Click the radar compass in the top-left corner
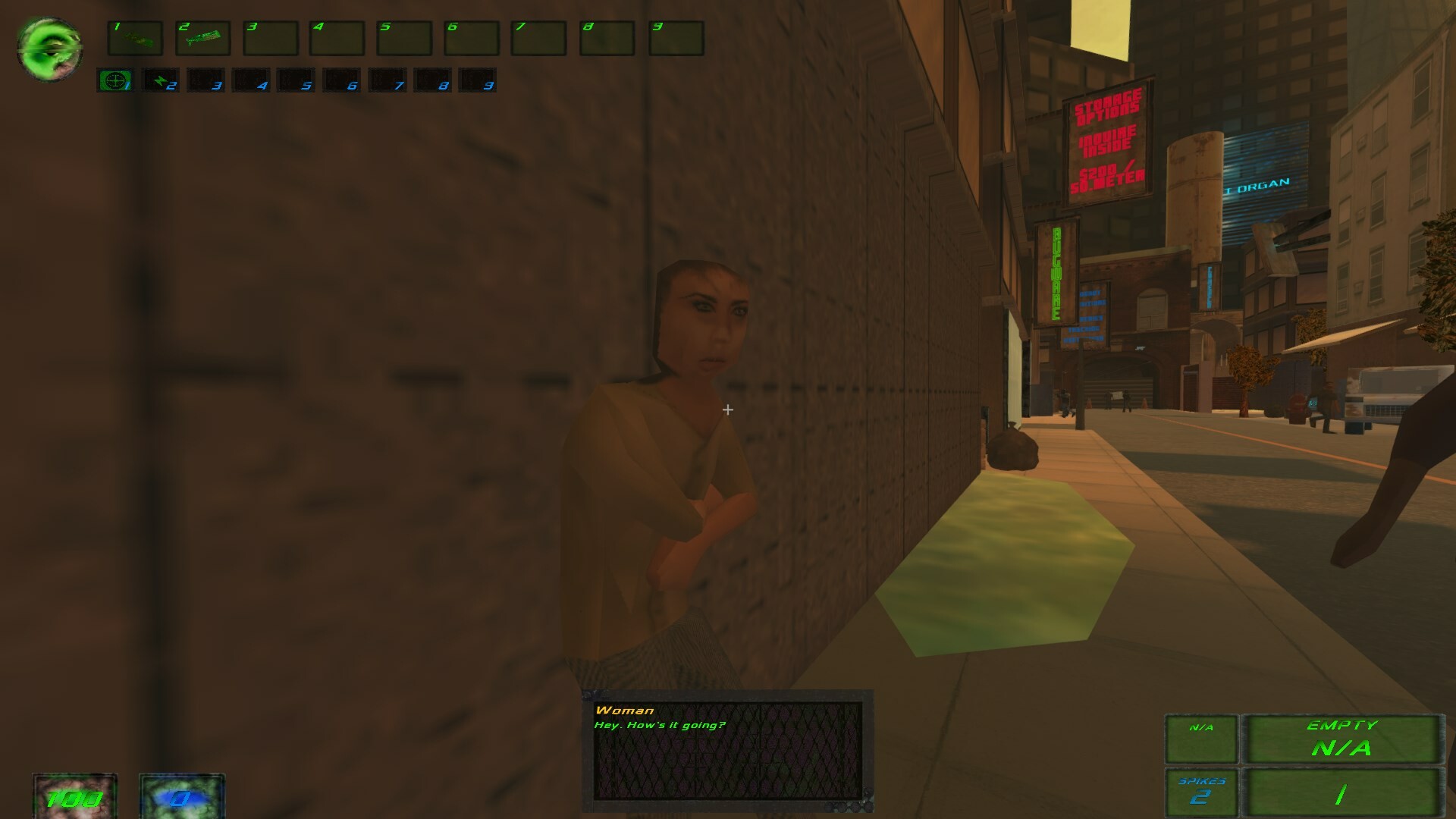Screen dimensions: 1456x819 [48, 47]
